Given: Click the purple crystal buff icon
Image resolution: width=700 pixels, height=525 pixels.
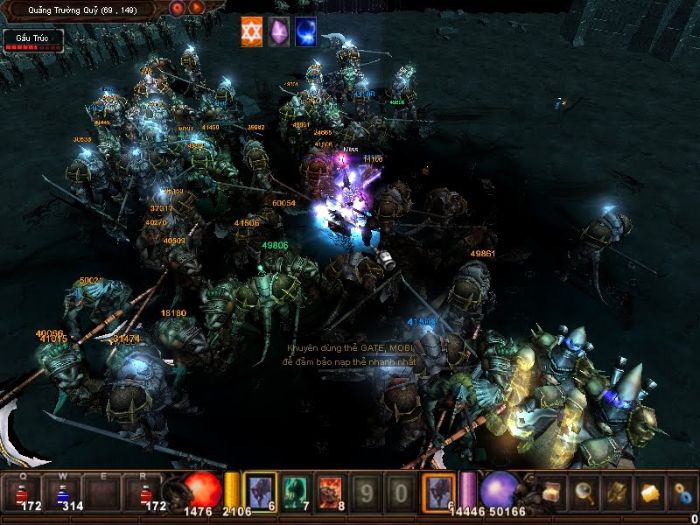Looking at the screenshot, I should (278, 32).
